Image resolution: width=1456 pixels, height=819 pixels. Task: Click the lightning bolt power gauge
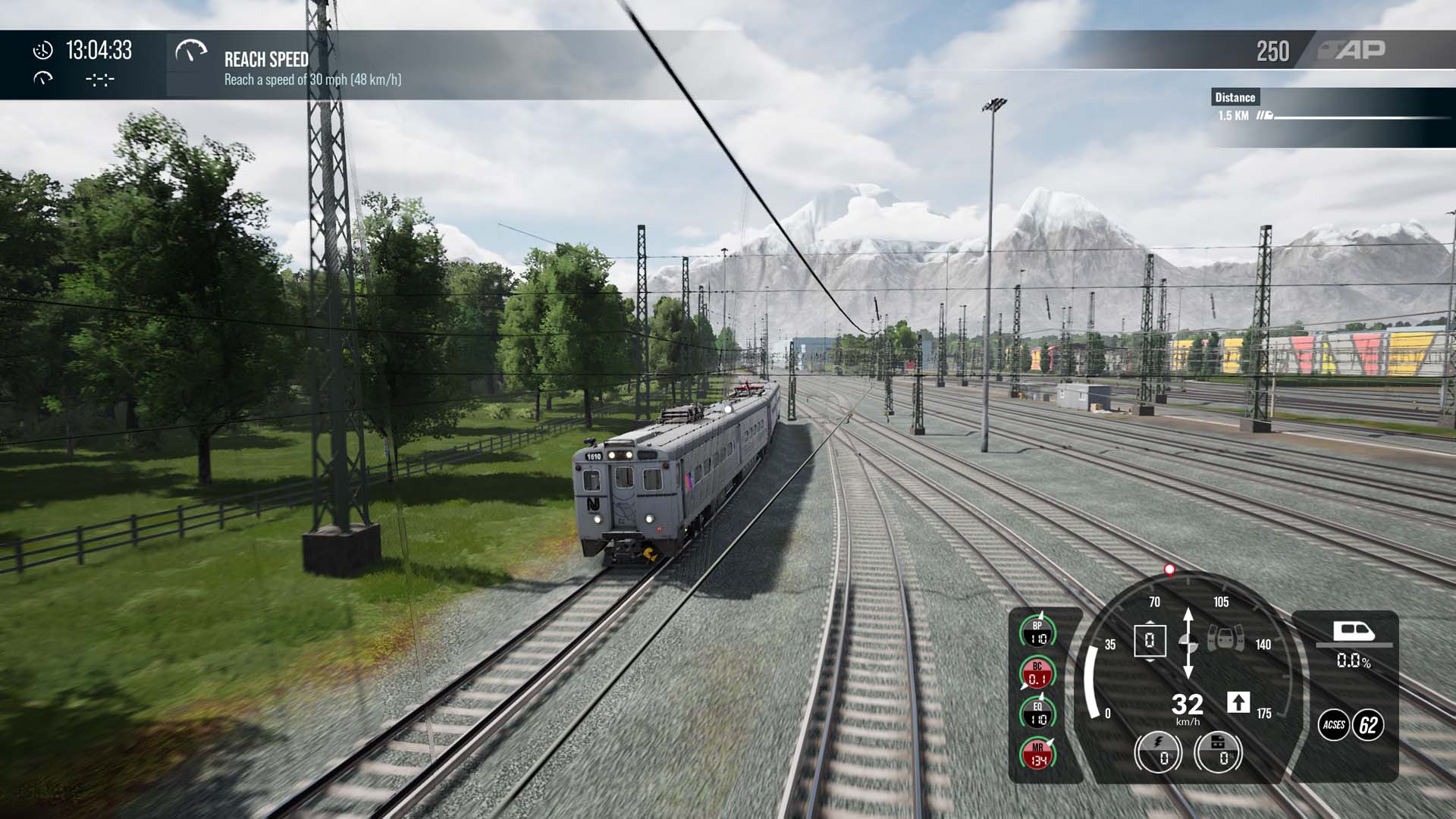pos(1158,752)
